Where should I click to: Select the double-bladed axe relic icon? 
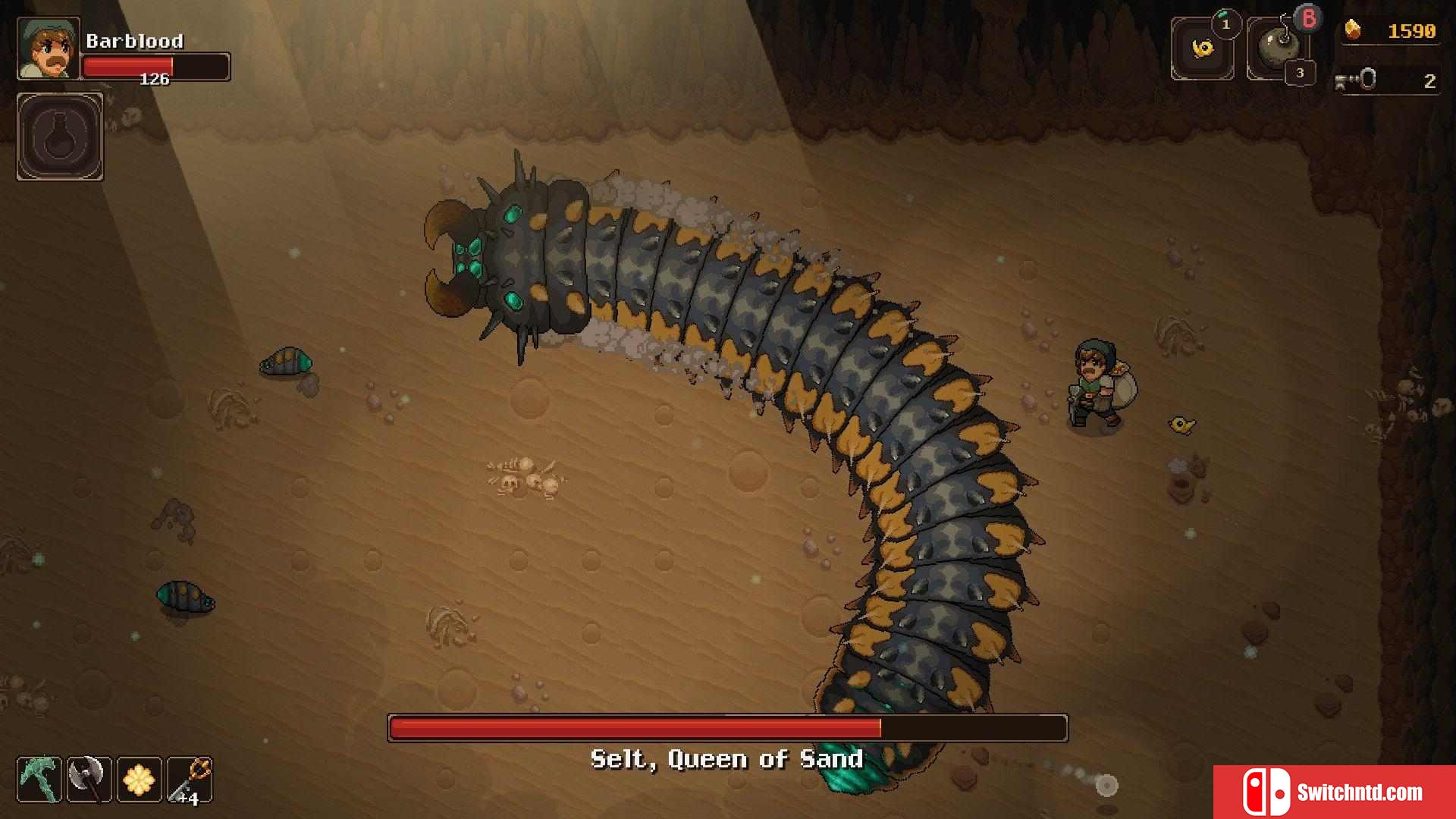pos(89,780)
